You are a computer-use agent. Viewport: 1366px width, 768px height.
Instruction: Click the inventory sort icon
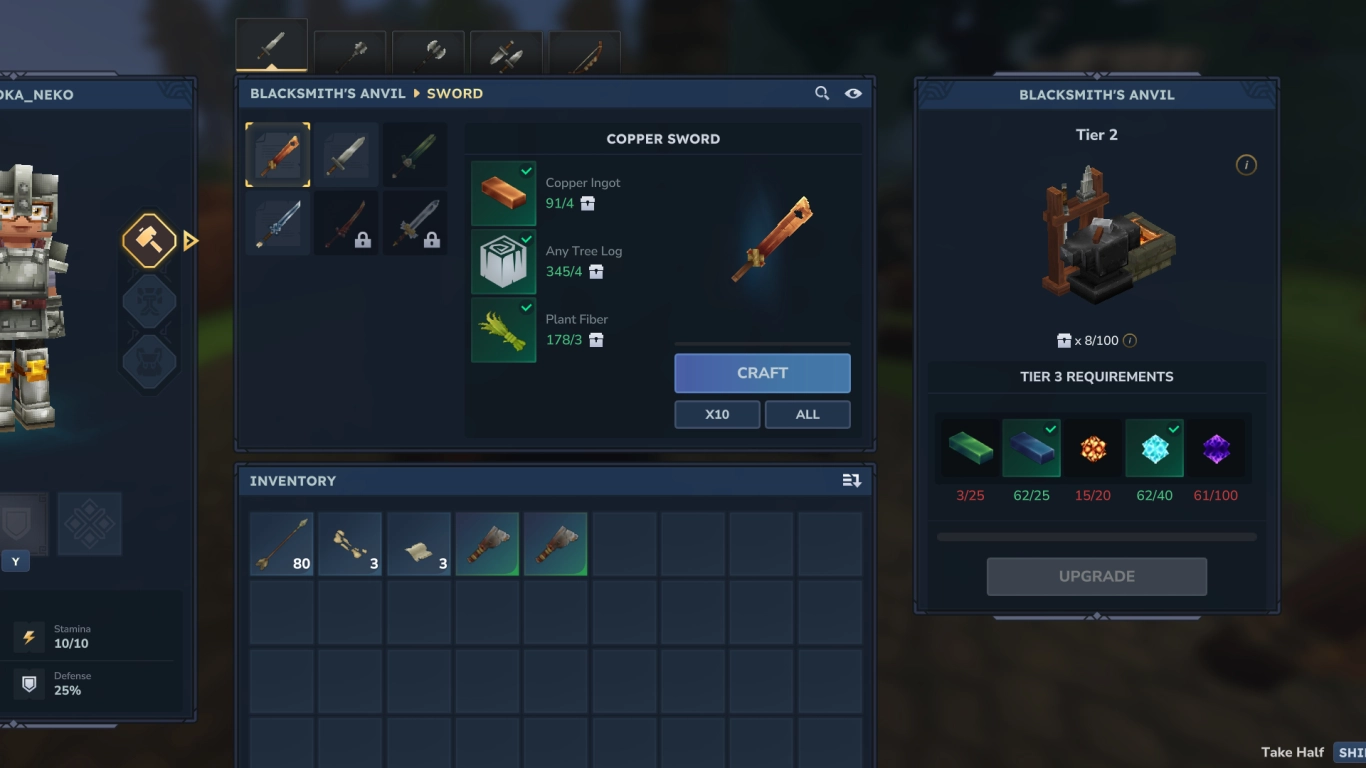(x=852, y=481)
